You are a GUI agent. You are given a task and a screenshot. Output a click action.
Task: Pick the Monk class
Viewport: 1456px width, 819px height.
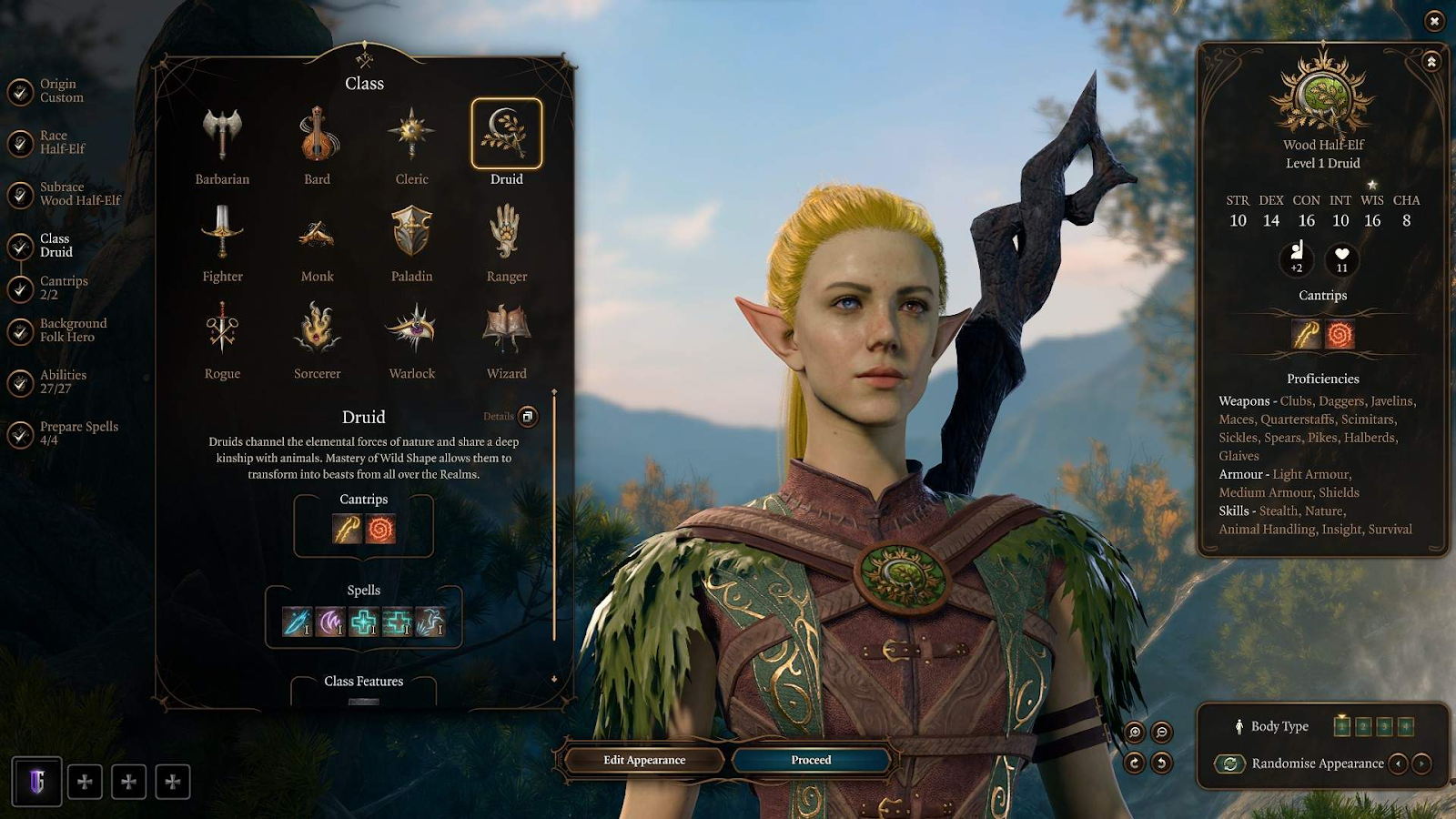tap(317, 235)
